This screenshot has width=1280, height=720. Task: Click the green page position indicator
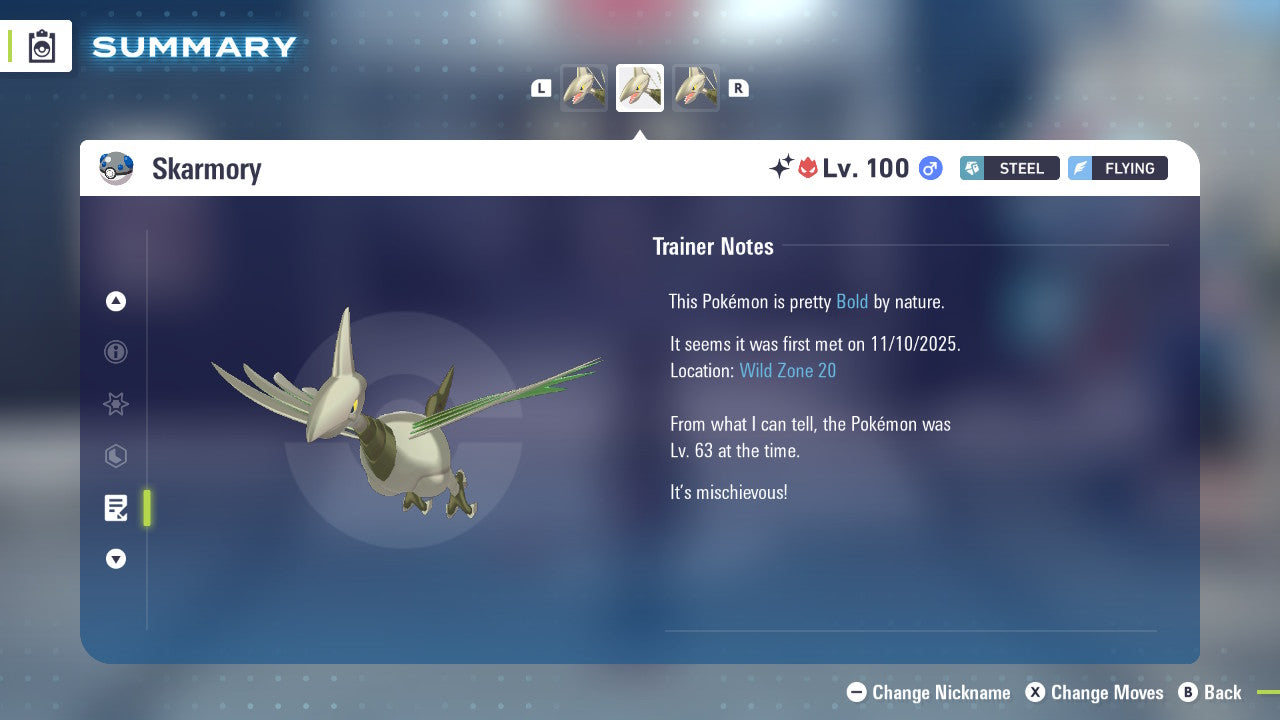click(x=147, y=508)
